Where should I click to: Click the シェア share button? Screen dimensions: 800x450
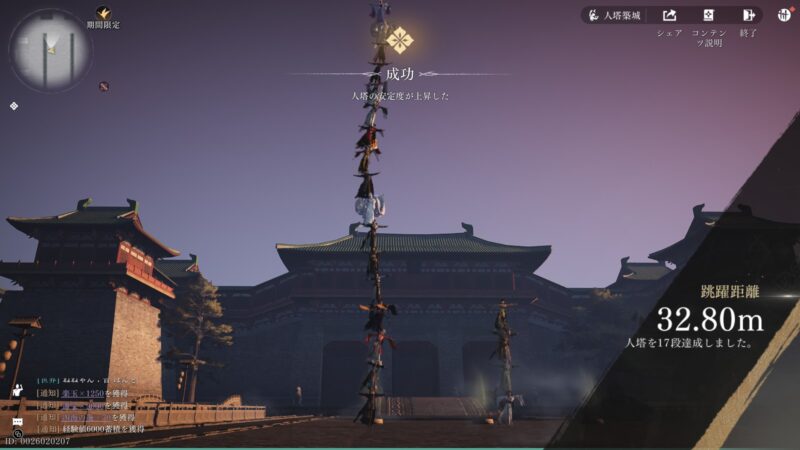tap(669, 16)
